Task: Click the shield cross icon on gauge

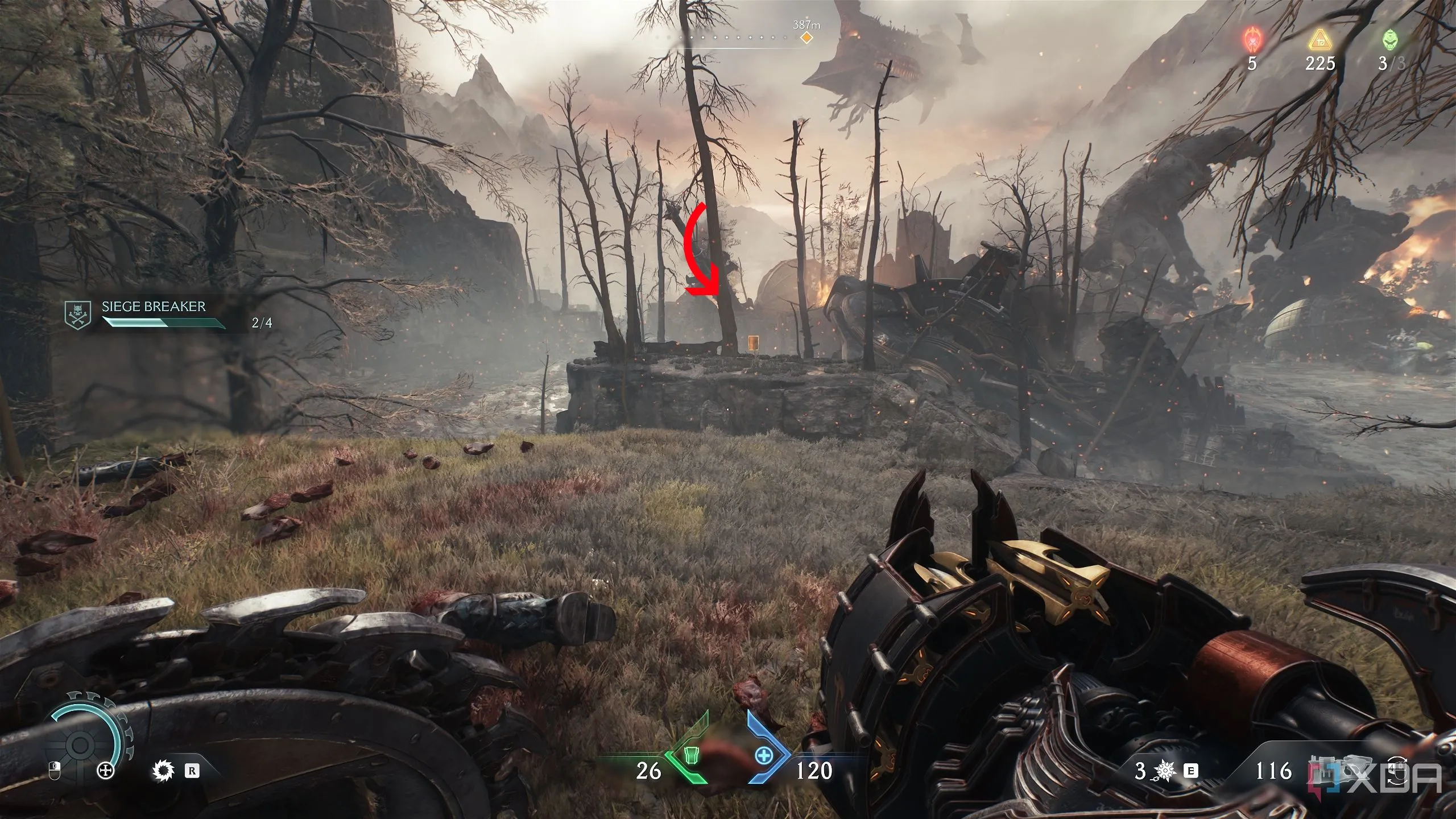Action: 105,771
